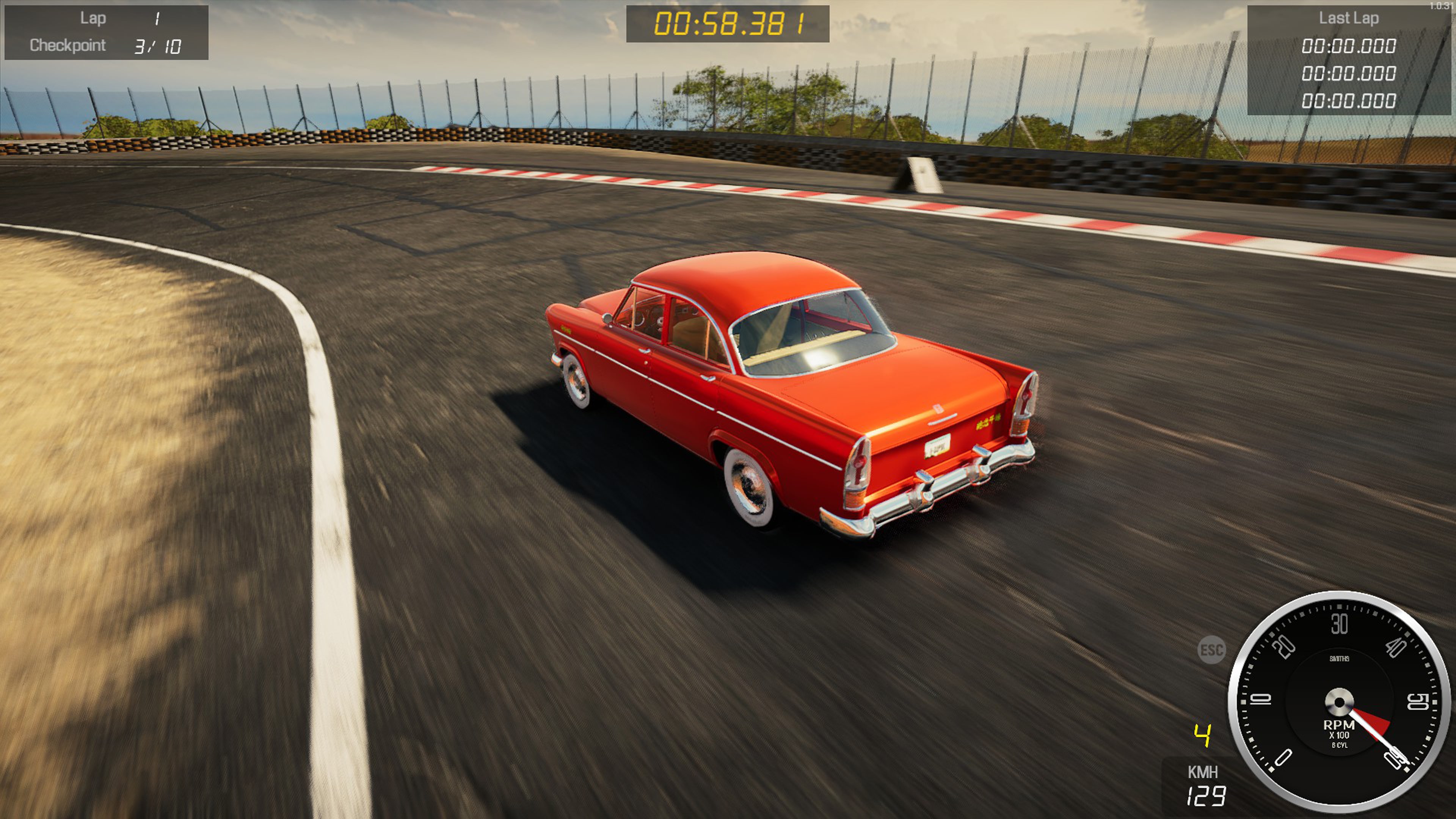Expand the Last Lap times list
Viewport: 1456px width, 819px height.
tap(1349, 74)
